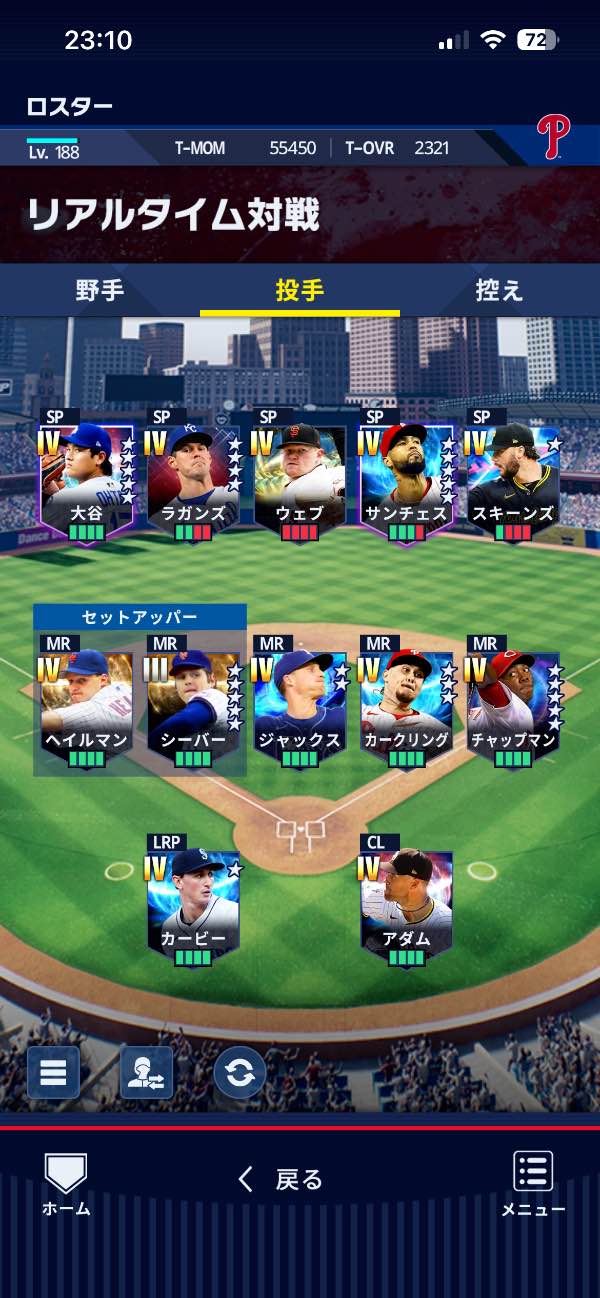Open the 控え tab
This screenshot has height=1298, width=600.
click(500, 291)
